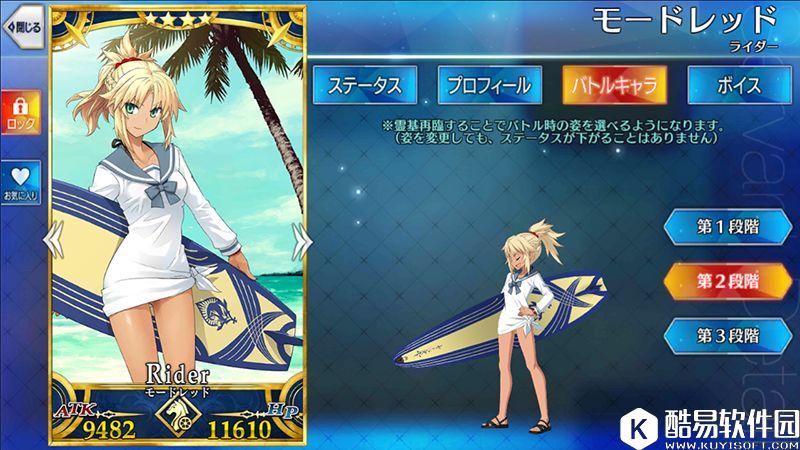This screenshot has height=450, width=800.
Task: Mark servant as favorite with お気に入り heart
Action: pyautogui.click(x=19, y=182)
